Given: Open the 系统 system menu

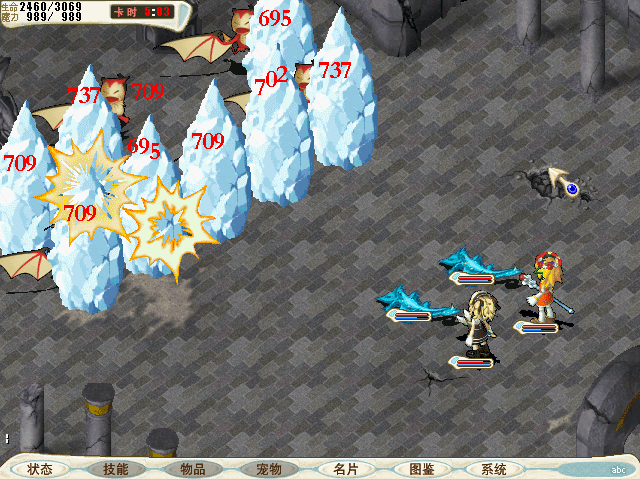Looking at the screenshot, I should click(x=494, y=468).
